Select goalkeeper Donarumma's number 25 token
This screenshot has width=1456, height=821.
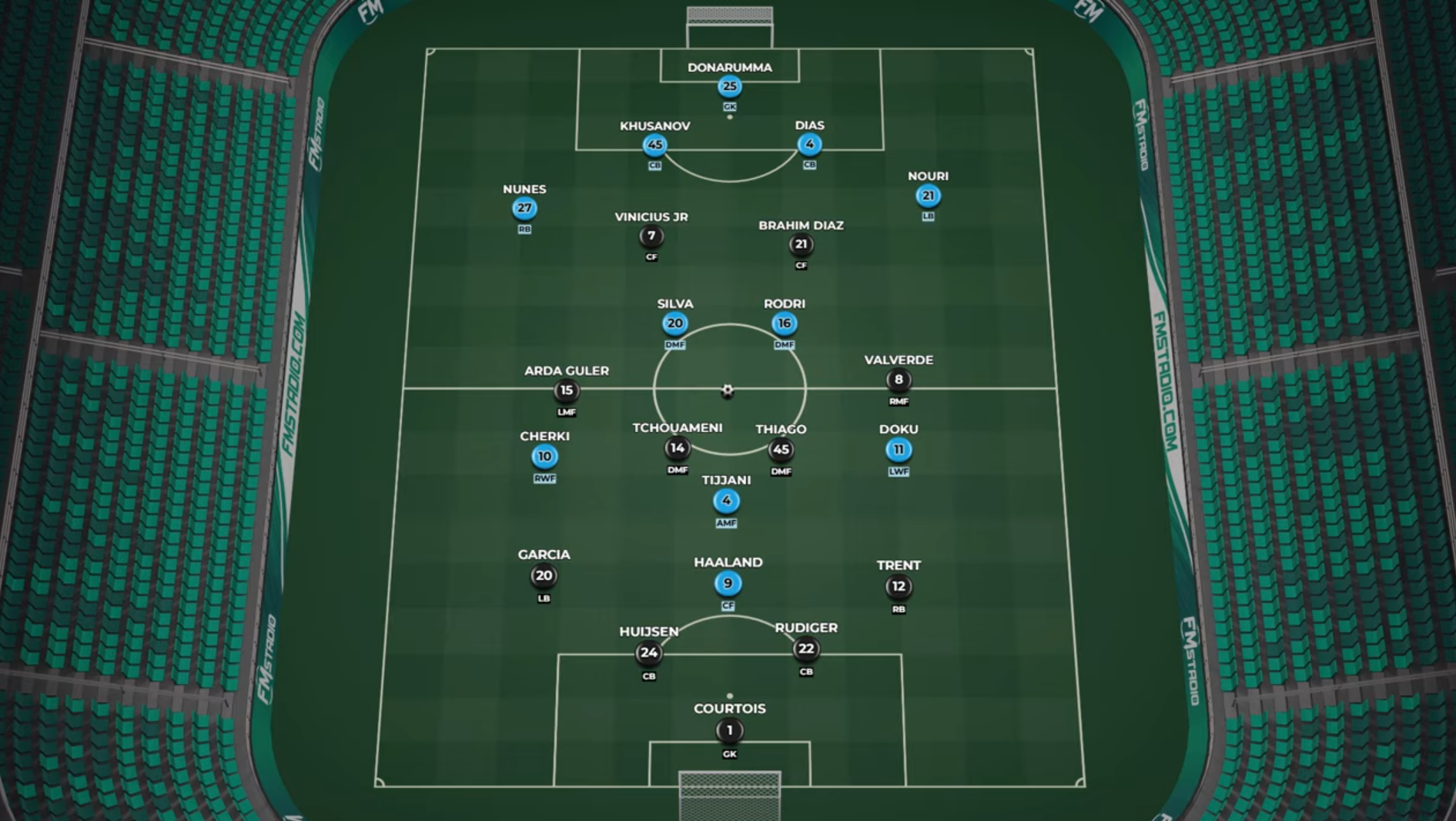(729, 86)
